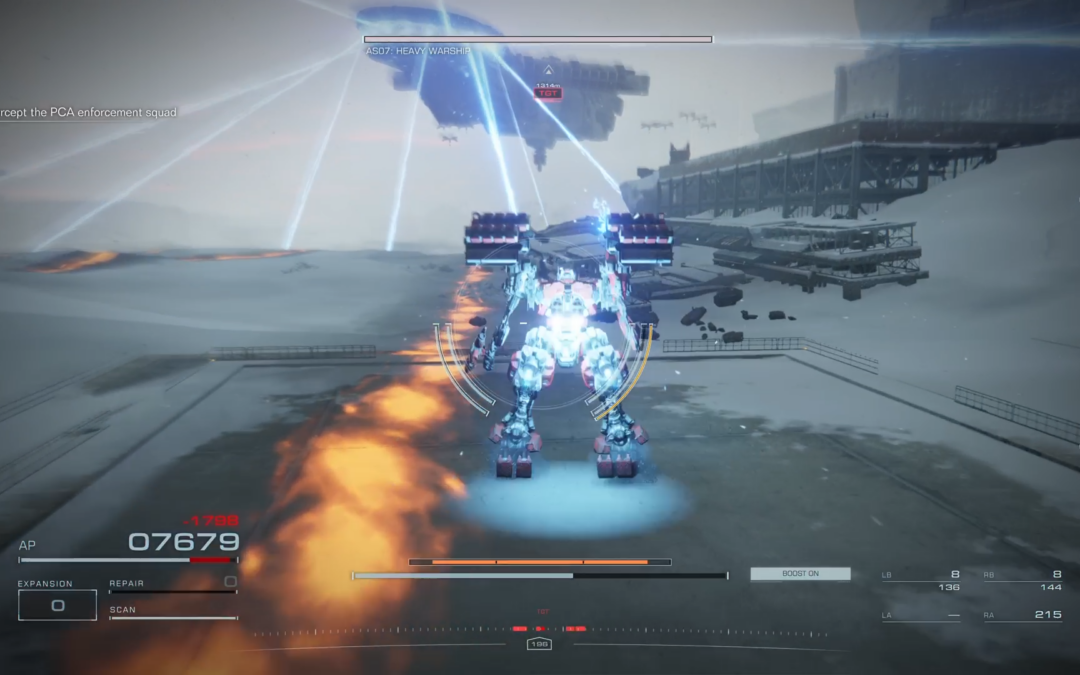The width and height of the screenshot is (1080, 675).
Task: Choose the RB right-back weapon slot
Action: [1022, 581]
